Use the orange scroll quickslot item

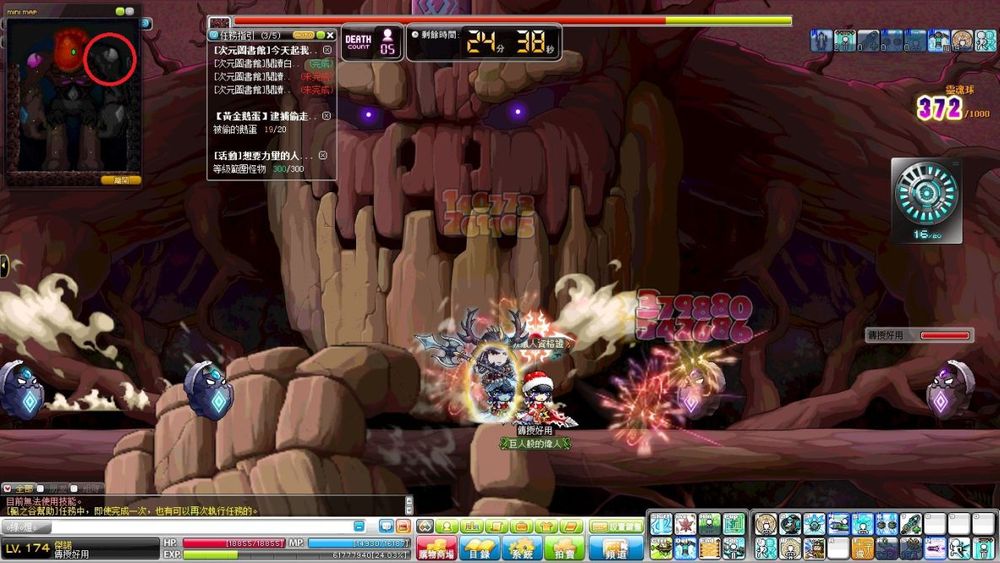(711, 548)
